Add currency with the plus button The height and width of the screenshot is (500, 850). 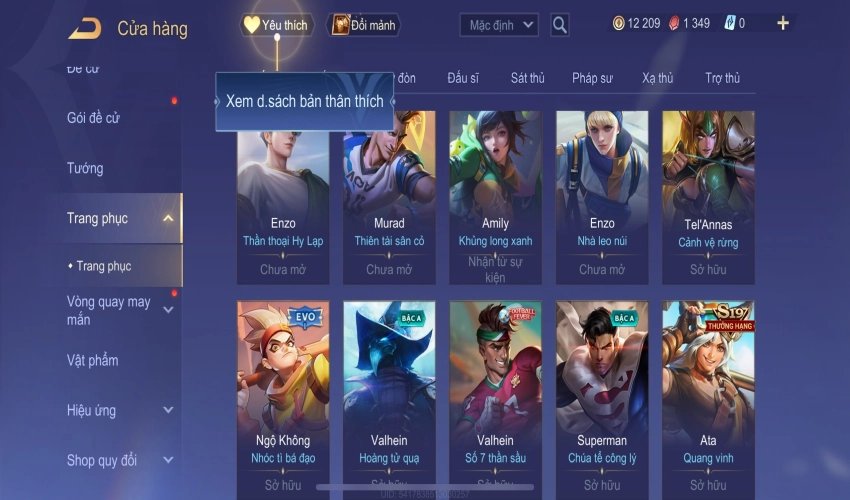pos(783,23)
